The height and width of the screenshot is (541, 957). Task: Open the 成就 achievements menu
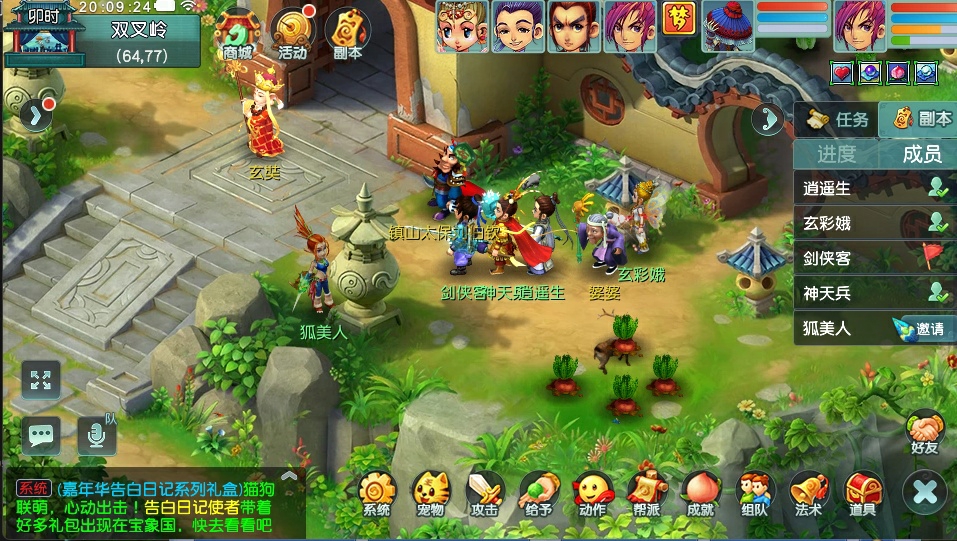coord(701,494)
